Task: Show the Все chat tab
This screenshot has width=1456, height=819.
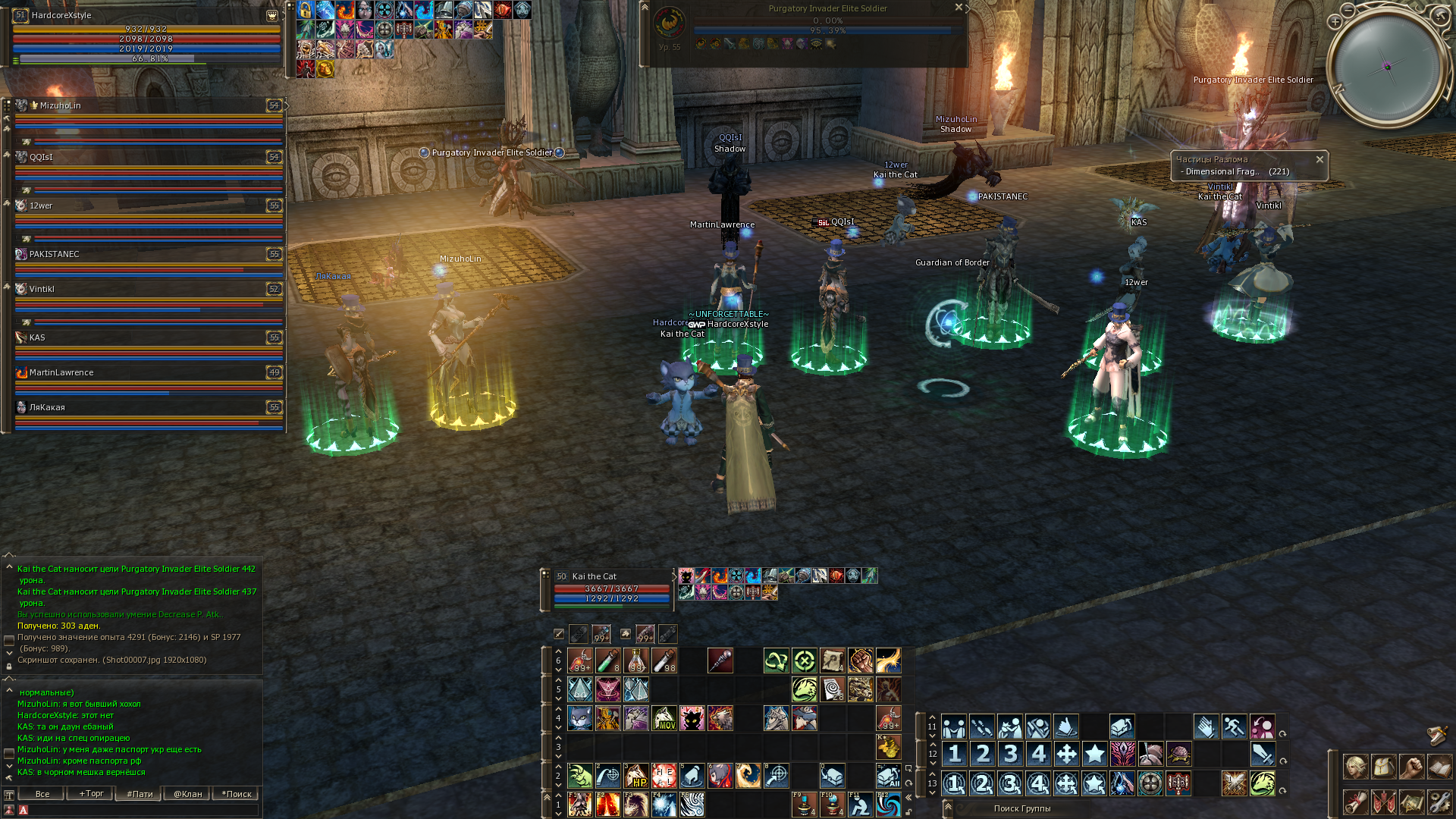Action: tap(42, 794)
